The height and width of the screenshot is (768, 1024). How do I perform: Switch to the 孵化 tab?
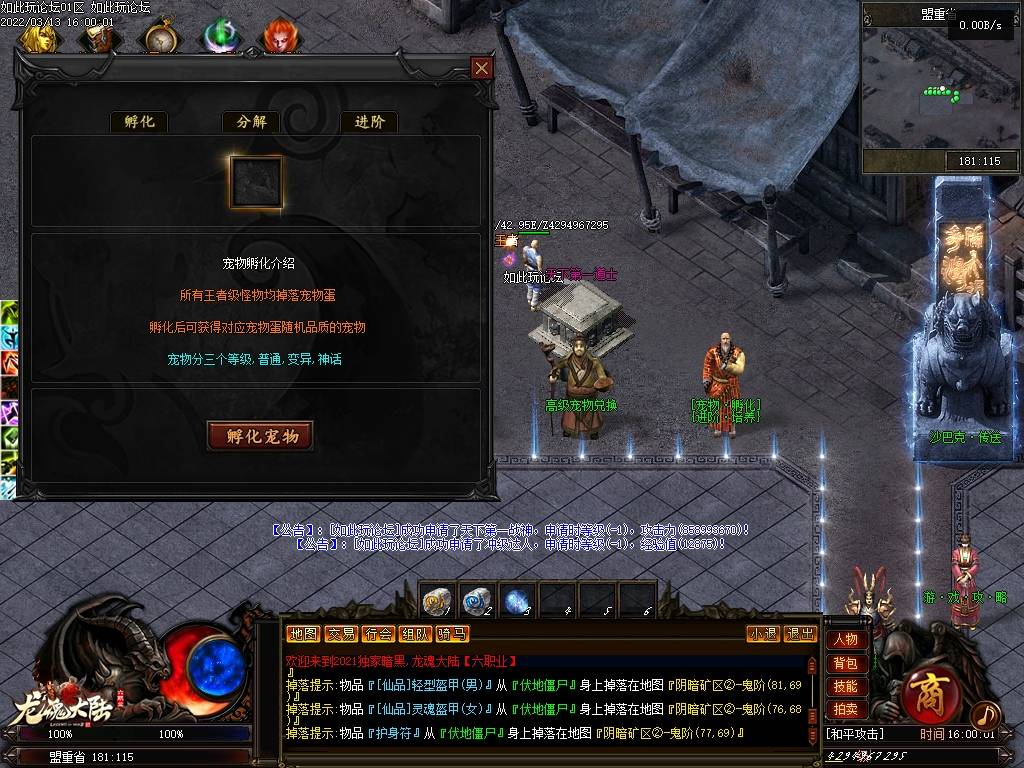coord(138,122)
